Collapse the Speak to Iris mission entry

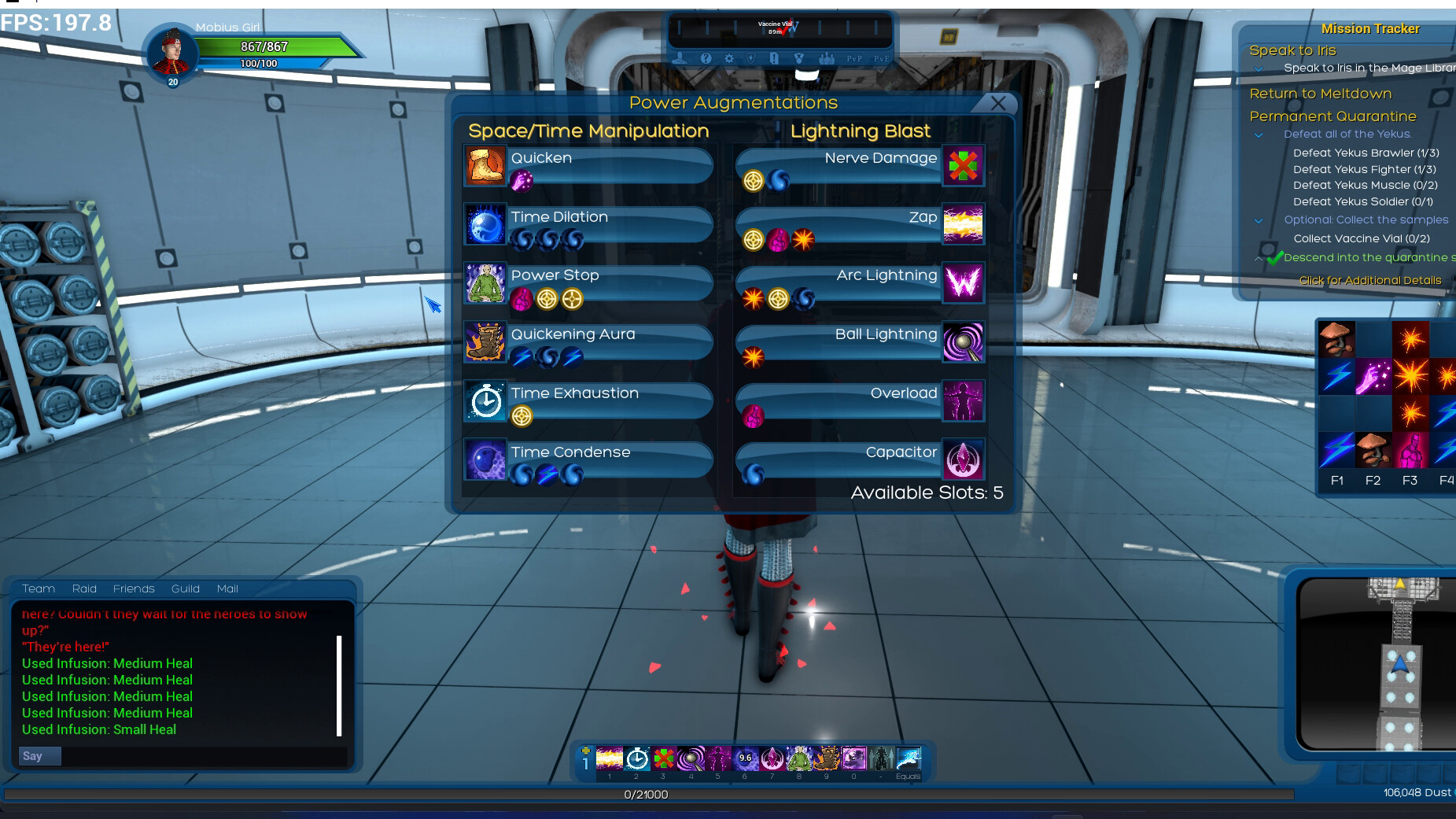pos(1259,68)
